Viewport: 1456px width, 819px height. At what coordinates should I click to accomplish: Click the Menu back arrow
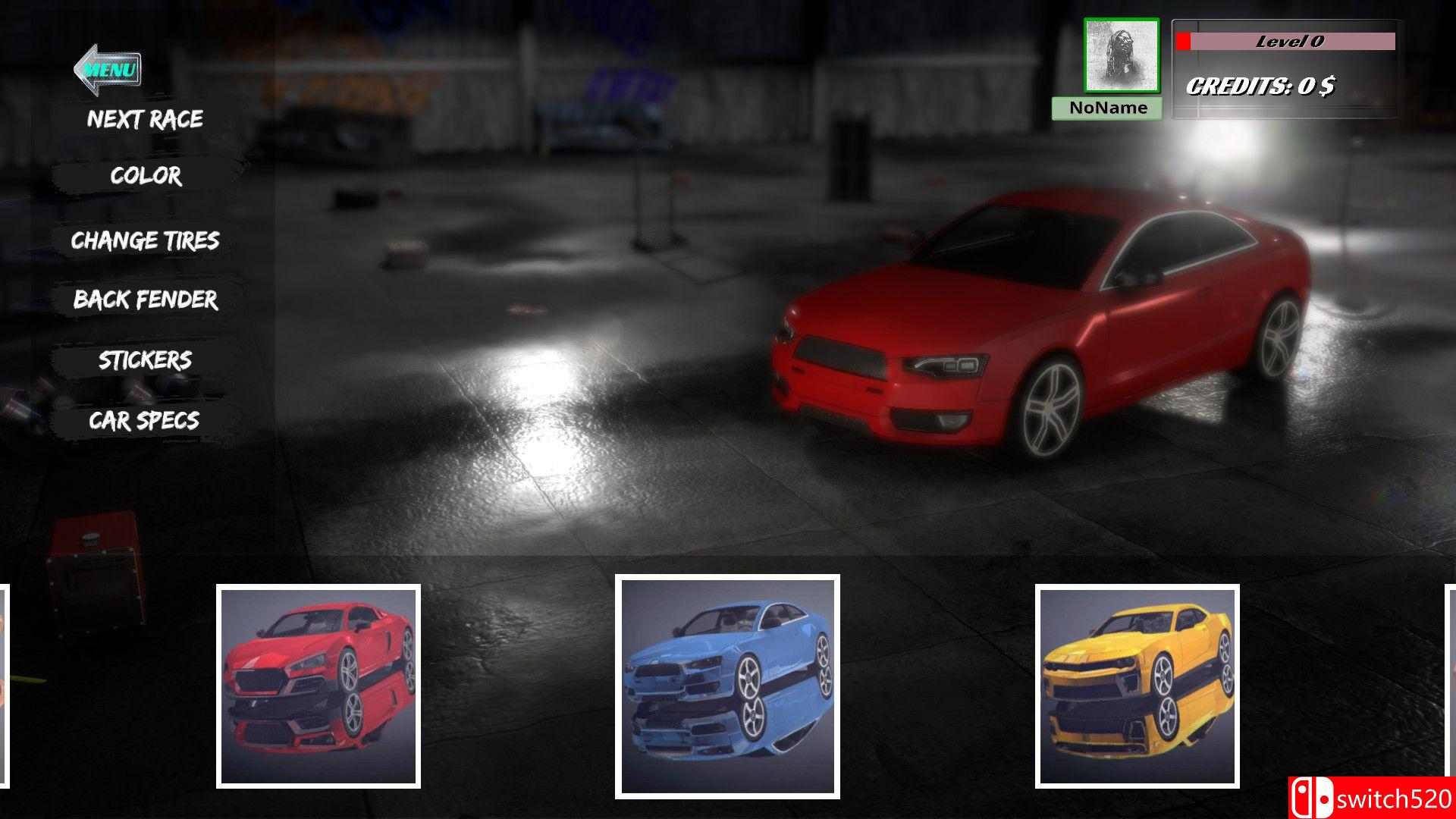click(x=106, y=68)
